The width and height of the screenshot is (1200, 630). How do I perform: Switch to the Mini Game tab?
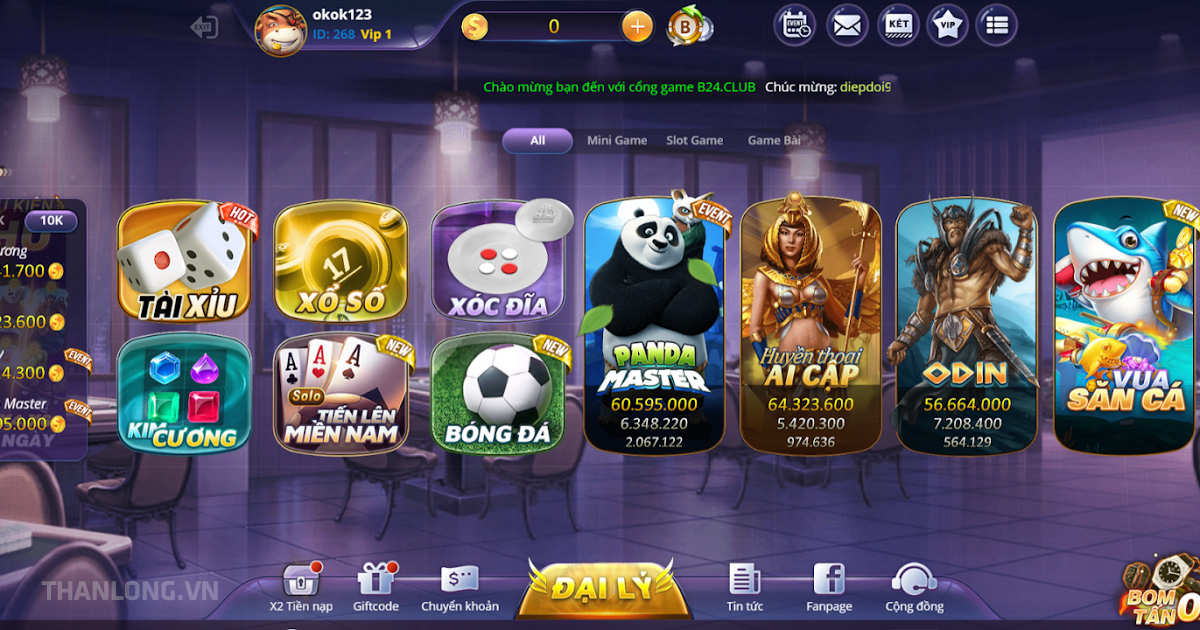coord(616,141)
